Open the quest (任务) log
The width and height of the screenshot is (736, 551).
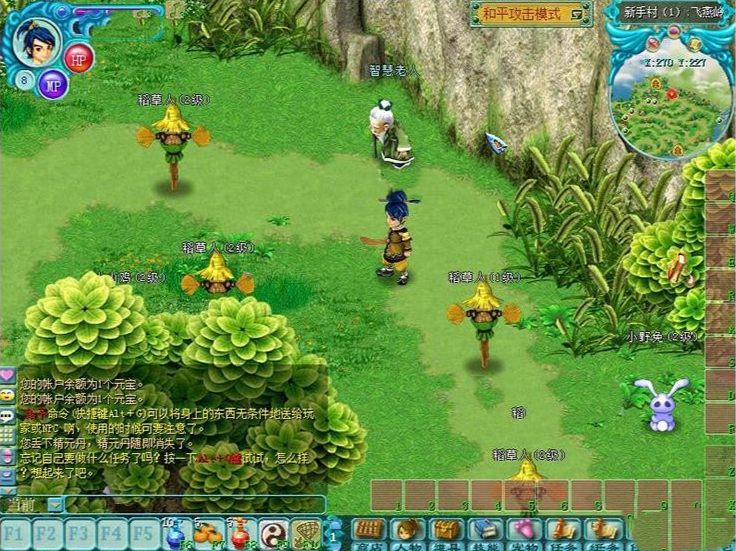pos(561,531)
